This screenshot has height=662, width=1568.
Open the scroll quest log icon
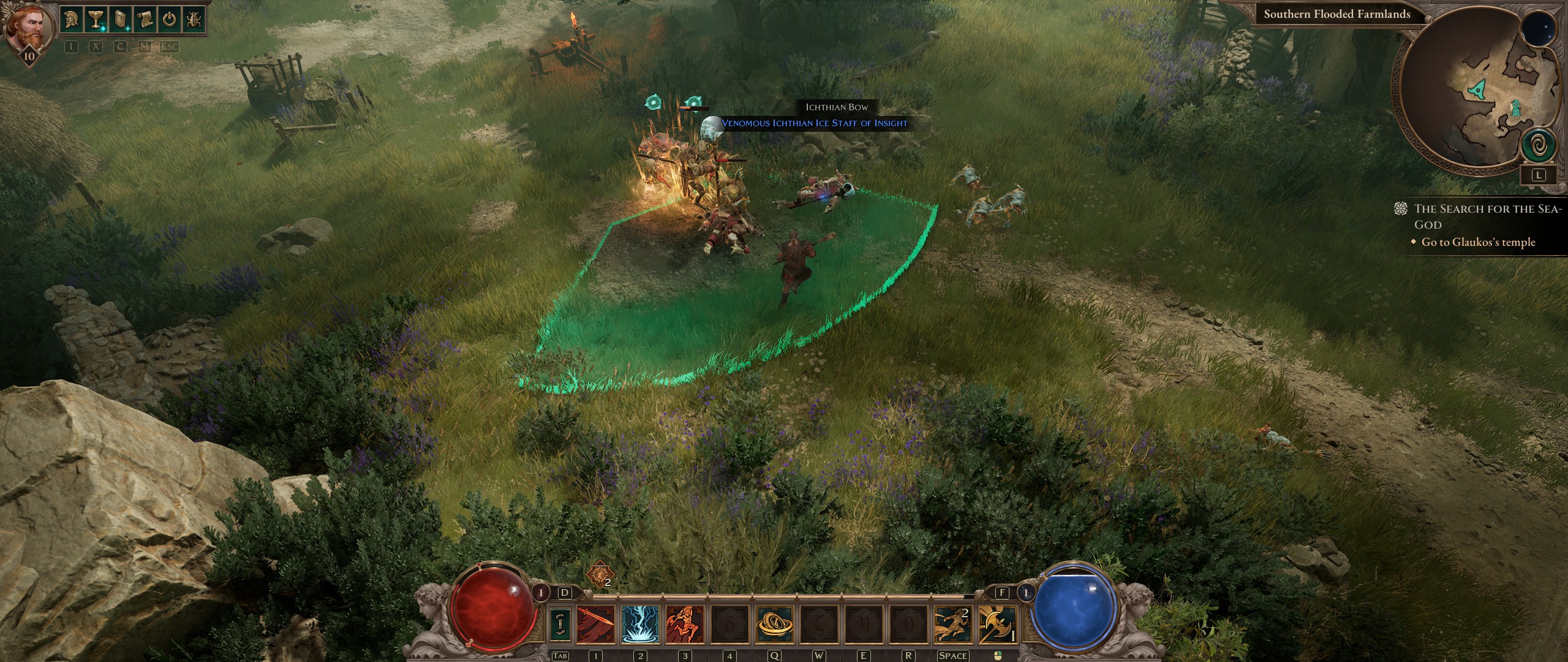coord(145,20)
